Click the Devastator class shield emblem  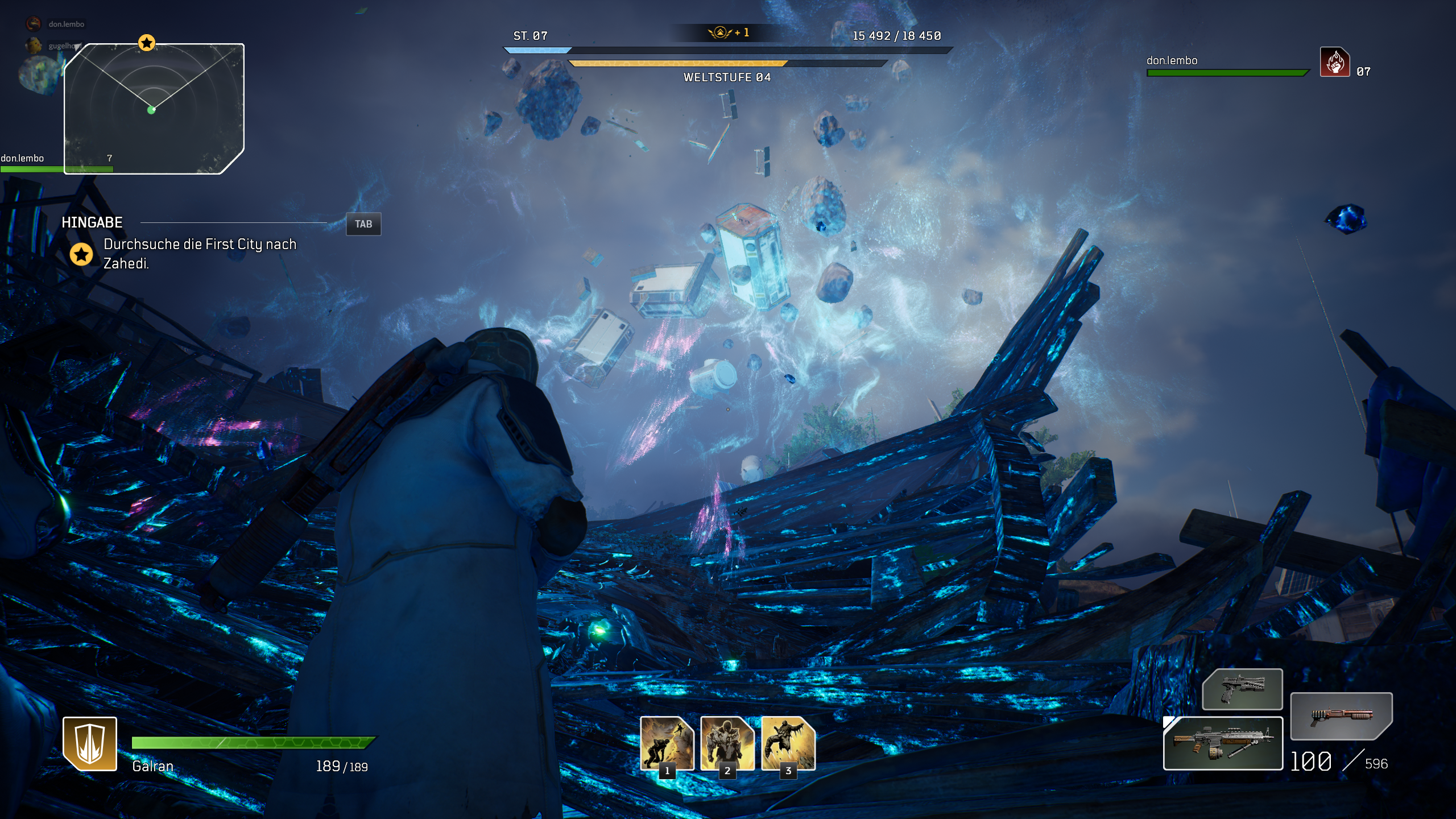[x=90, y=743]
